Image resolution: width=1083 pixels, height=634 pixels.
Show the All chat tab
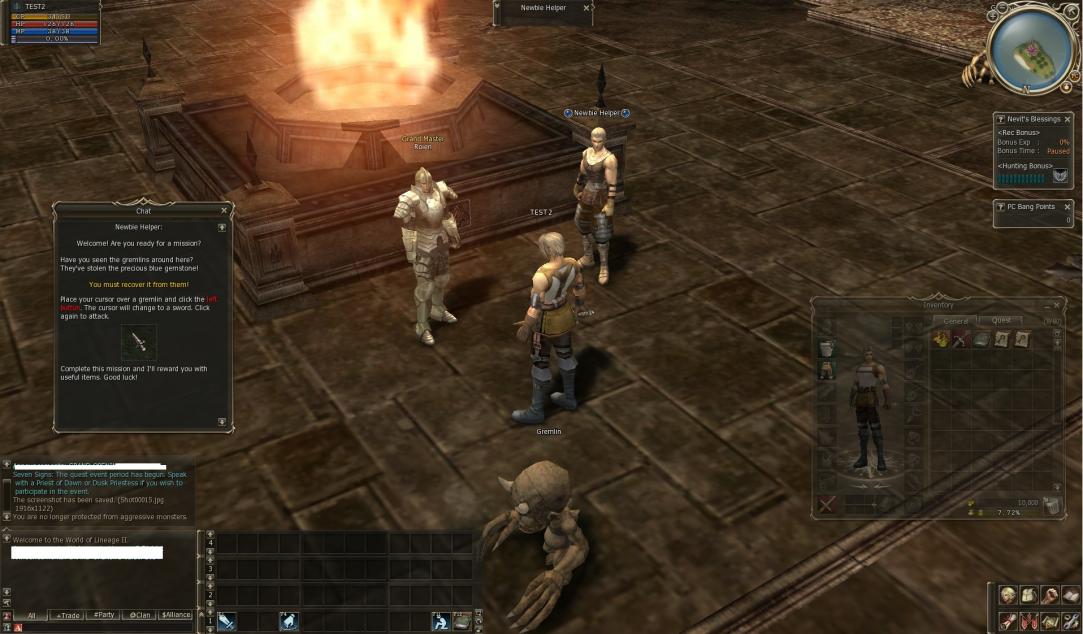pyautogui.click(x=32, y=615)
